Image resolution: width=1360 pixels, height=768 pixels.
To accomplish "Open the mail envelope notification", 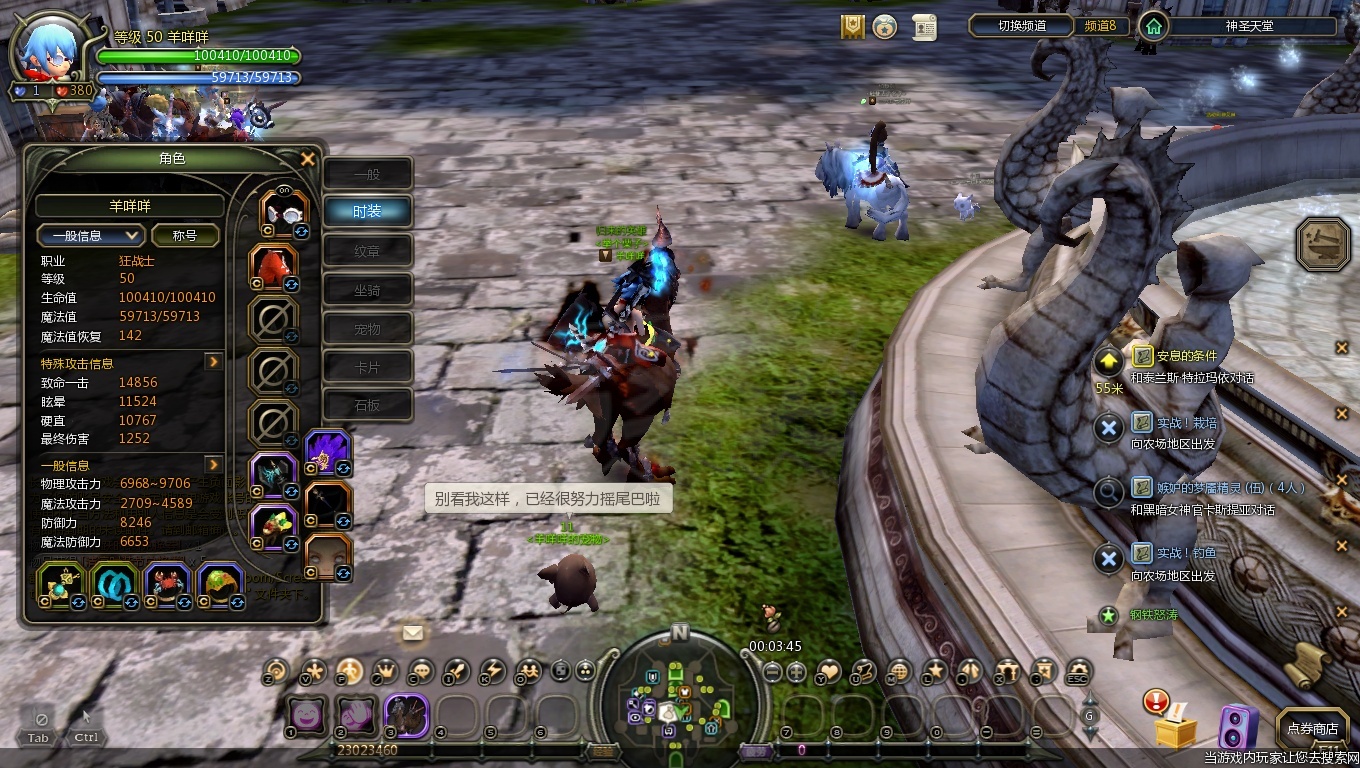I will tap(413, 632).
